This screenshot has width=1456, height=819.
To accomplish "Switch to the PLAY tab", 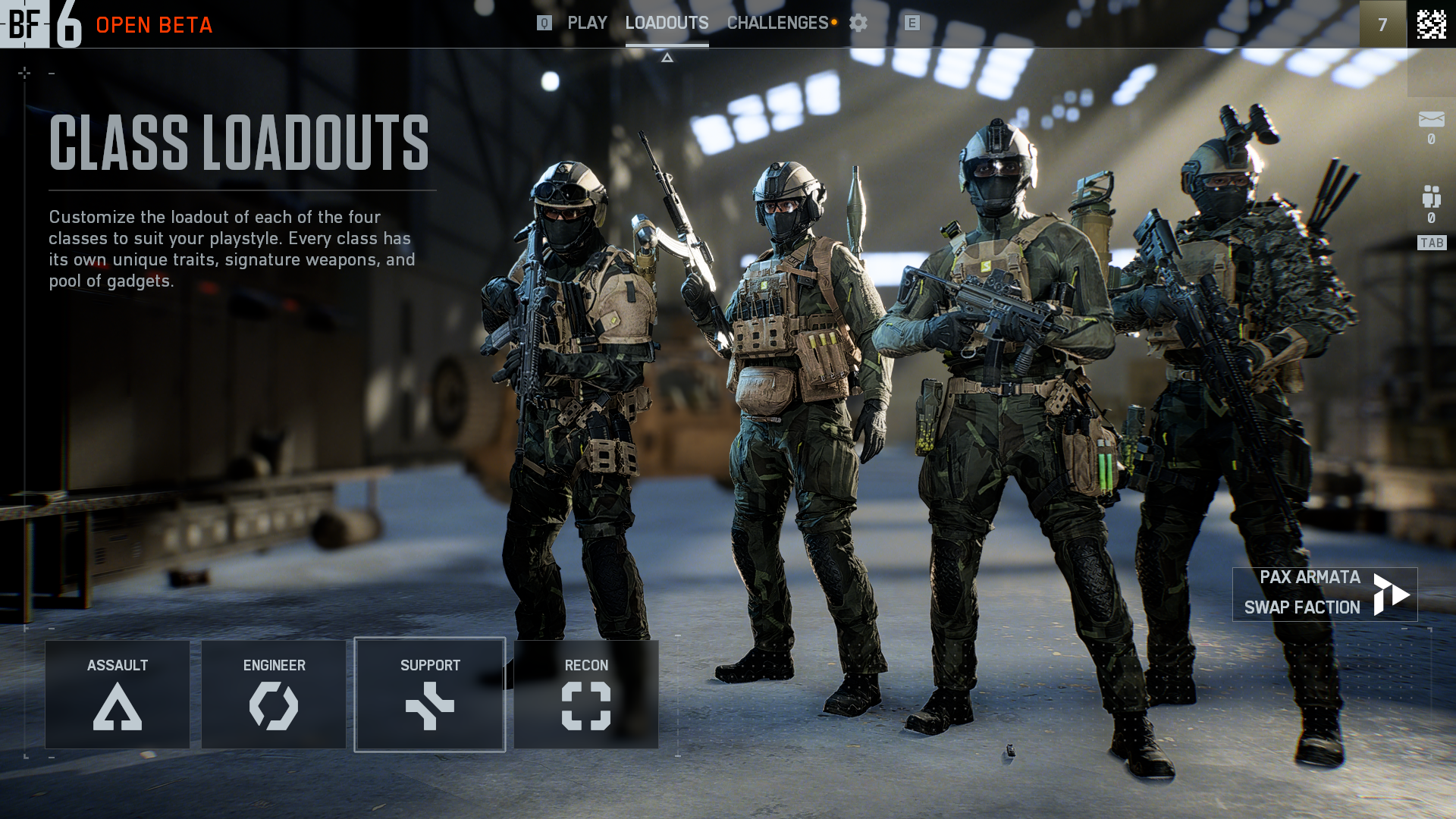I will tap(588, 23).
